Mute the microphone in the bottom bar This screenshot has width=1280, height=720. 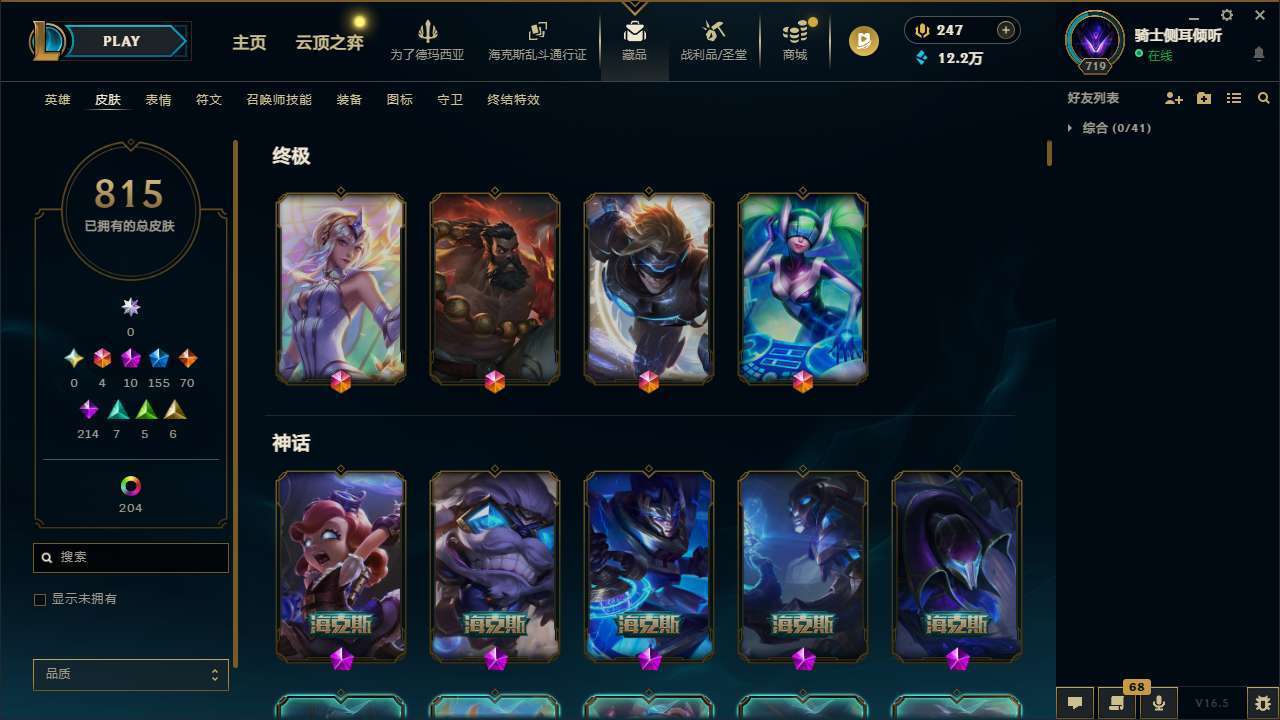pyautogui.click(x=1158, y=702)
